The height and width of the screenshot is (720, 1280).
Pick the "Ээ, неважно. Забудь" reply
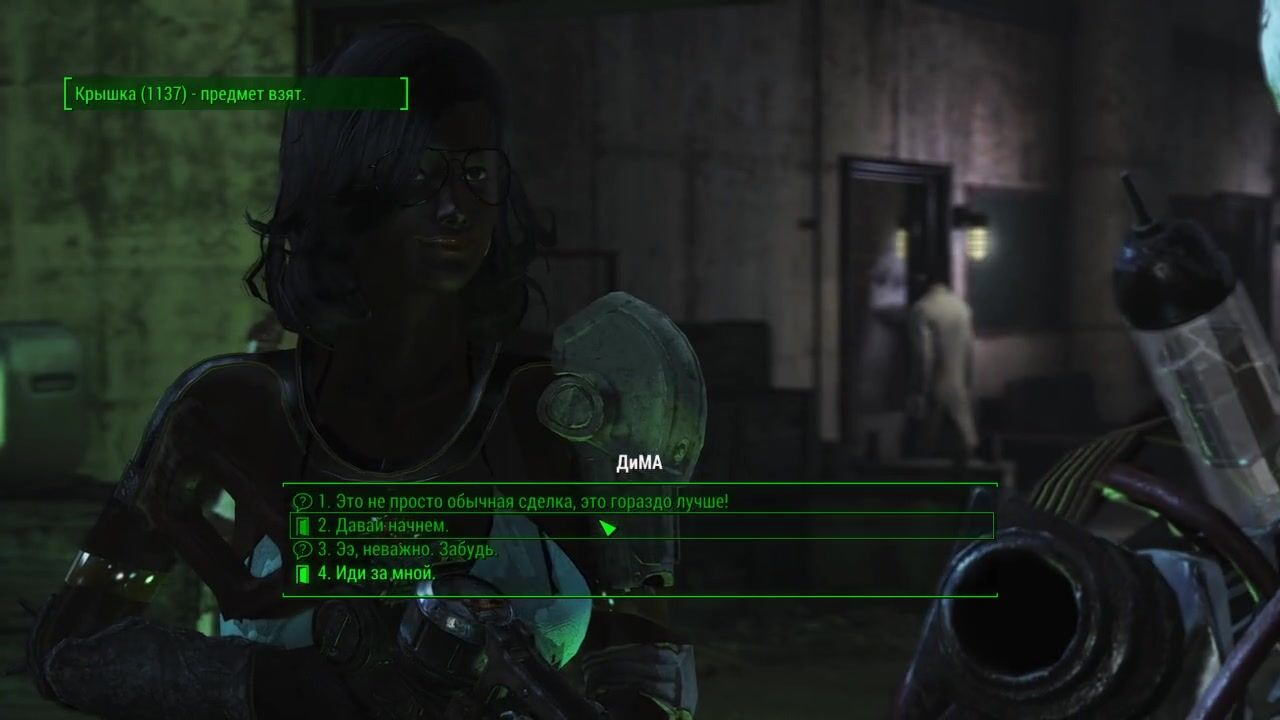click(x=407, y=550)
